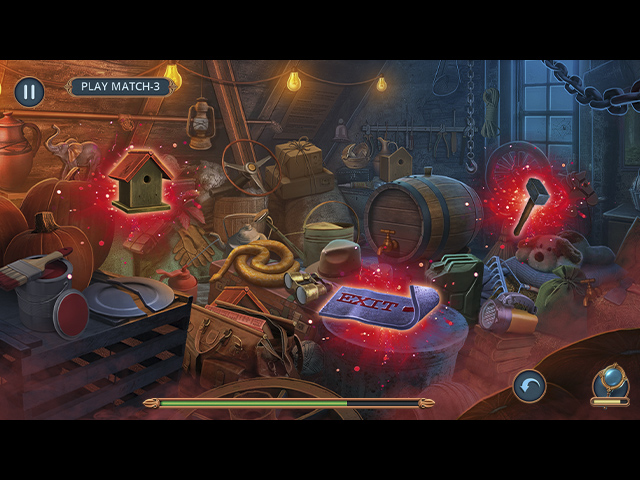Screen dimensions: 640x480
Task: Switch to Play Match-3 mode
Action: 120,86
